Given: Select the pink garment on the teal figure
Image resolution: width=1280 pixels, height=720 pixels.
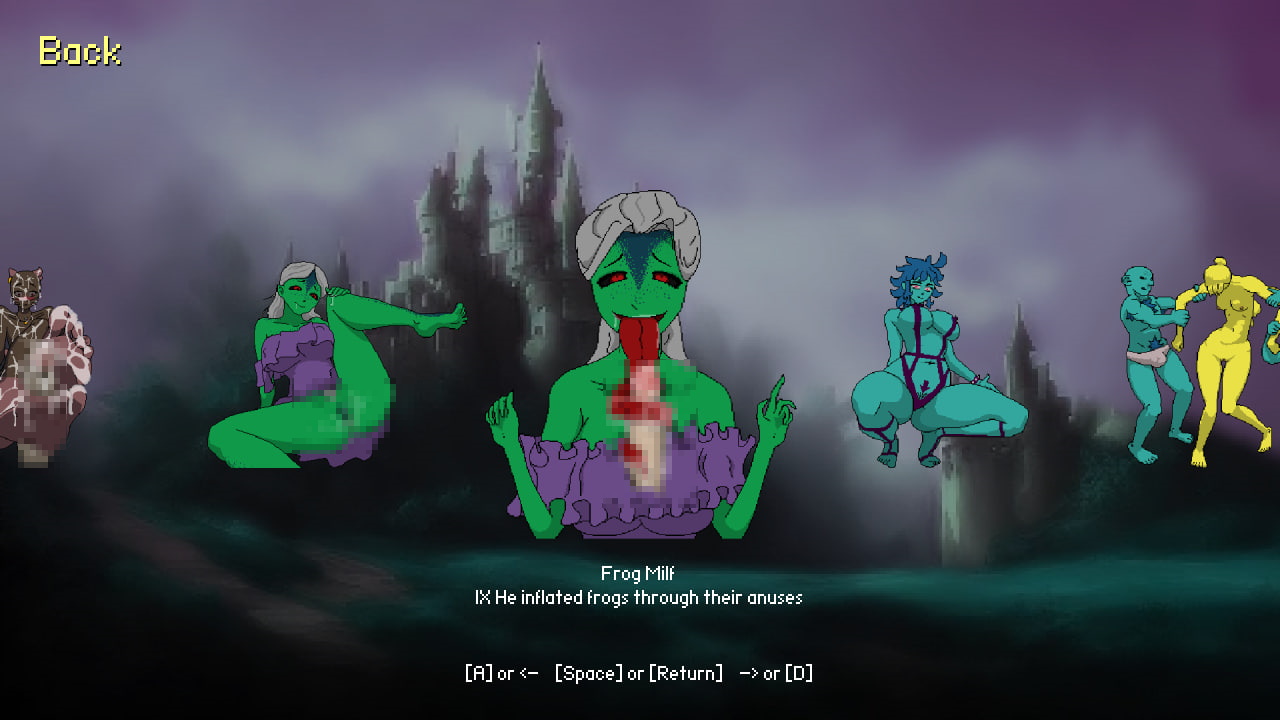Looking at the screenshot, I should tap(1152, 355).
